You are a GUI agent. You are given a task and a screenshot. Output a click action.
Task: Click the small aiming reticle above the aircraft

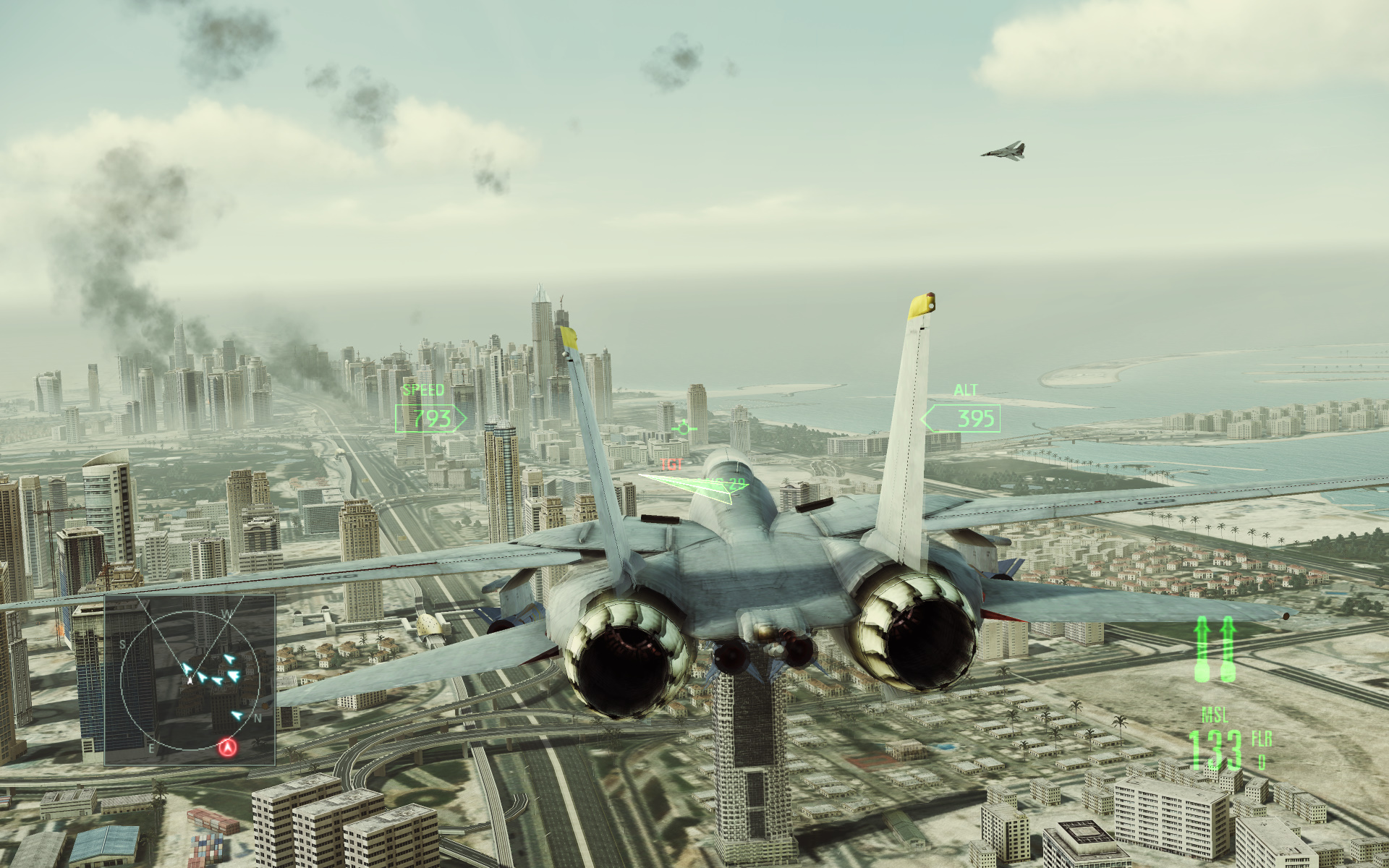(683, 427)
